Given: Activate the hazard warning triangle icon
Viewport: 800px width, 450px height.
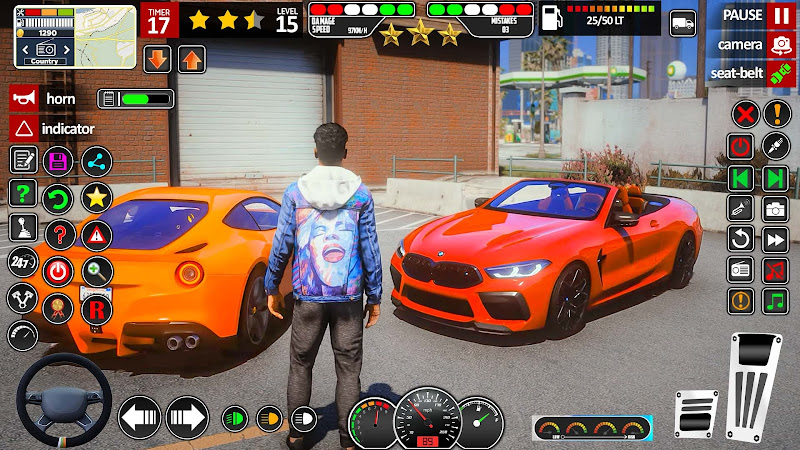Looking at the screenshot, I should tap(96, 234).
